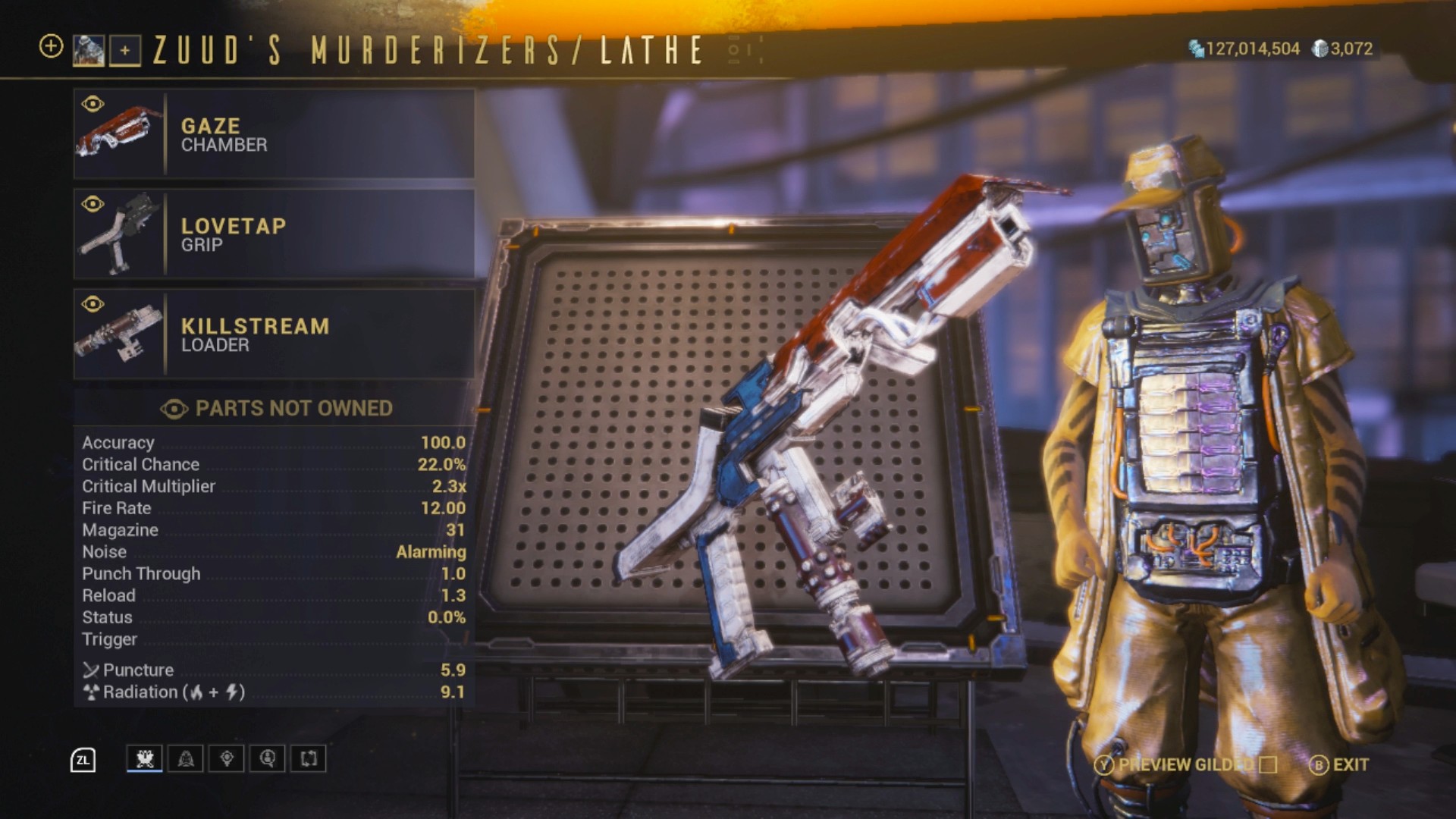
Task: Click the empty squad slot plus box
Action: (125, 51)
